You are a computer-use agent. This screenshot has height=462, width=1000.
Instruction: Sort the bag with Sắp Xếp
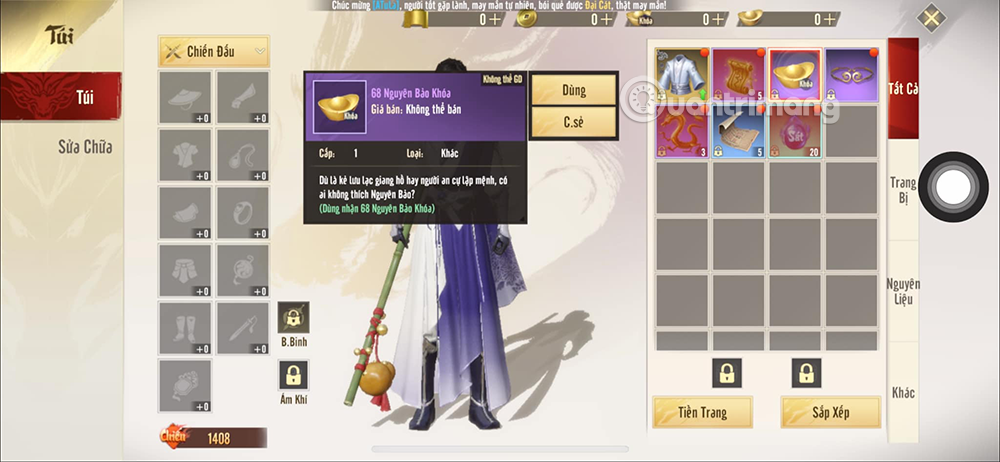[831, 412]
